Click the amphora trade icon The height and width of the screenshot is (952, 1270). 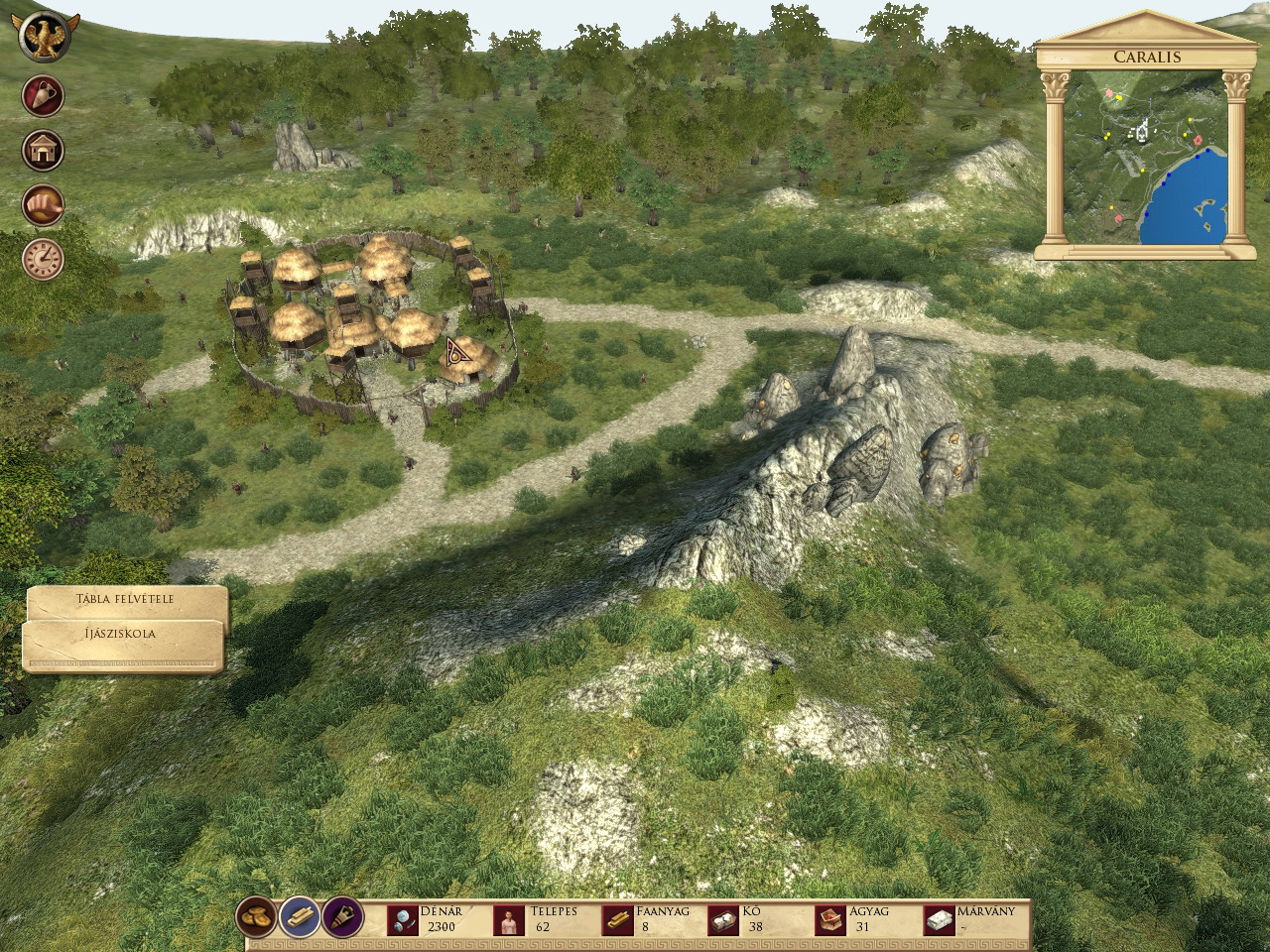43,96
